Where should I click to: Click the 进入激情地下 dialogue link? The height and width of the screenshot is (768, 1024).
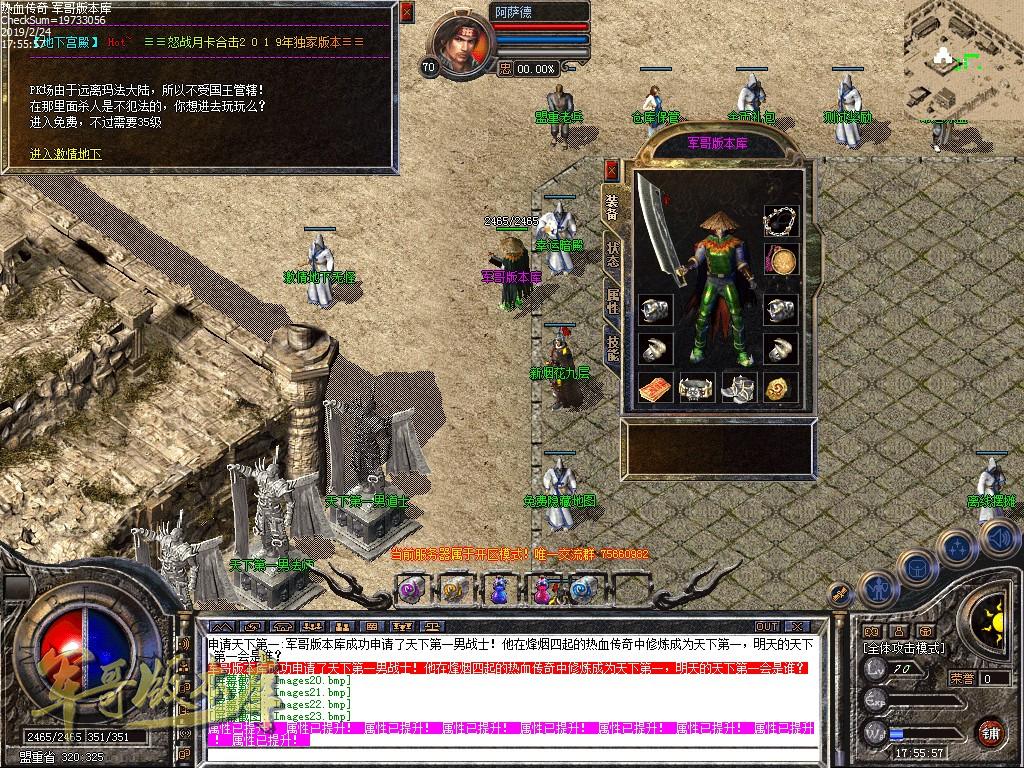pos(65,154)
